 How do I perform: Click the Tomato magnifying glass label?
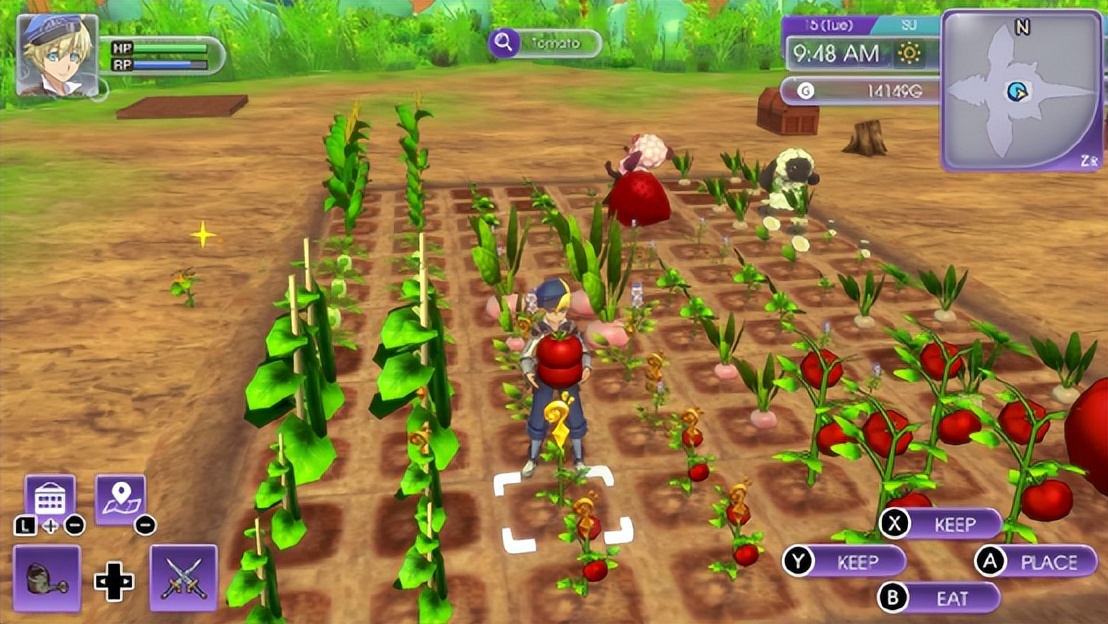(545, 43)
